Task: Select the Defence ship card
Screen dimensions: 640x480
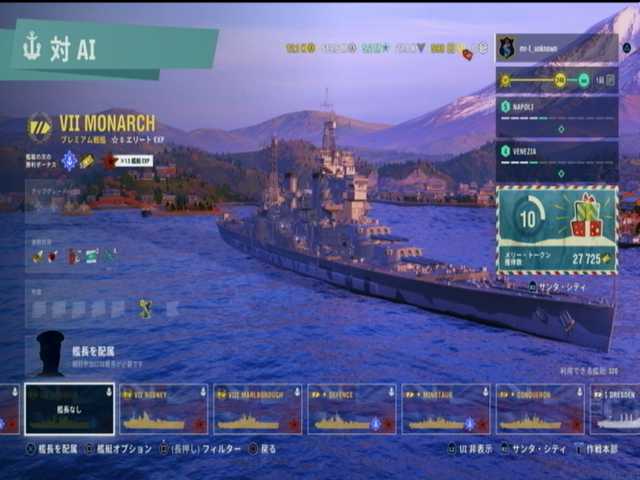Action: tap(351, 410)
